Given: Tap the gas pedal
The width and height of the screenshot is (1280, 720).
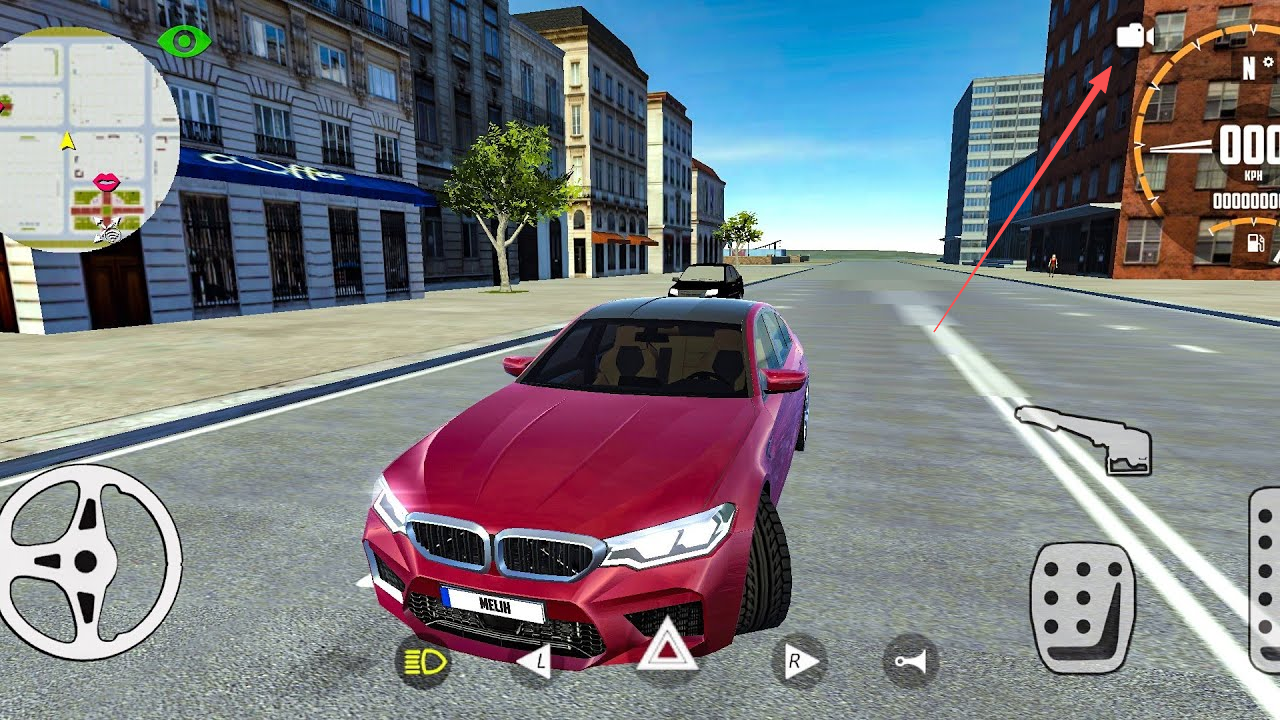Looking at the screenshot, I should pyautogui.click(x=1266, y=580).
